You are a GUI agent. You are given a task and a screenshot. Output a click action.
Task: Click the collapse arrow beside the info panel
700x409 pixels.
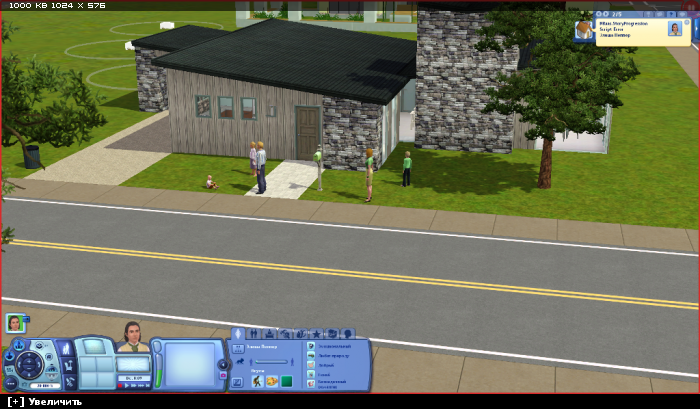(x=223, y=364)
